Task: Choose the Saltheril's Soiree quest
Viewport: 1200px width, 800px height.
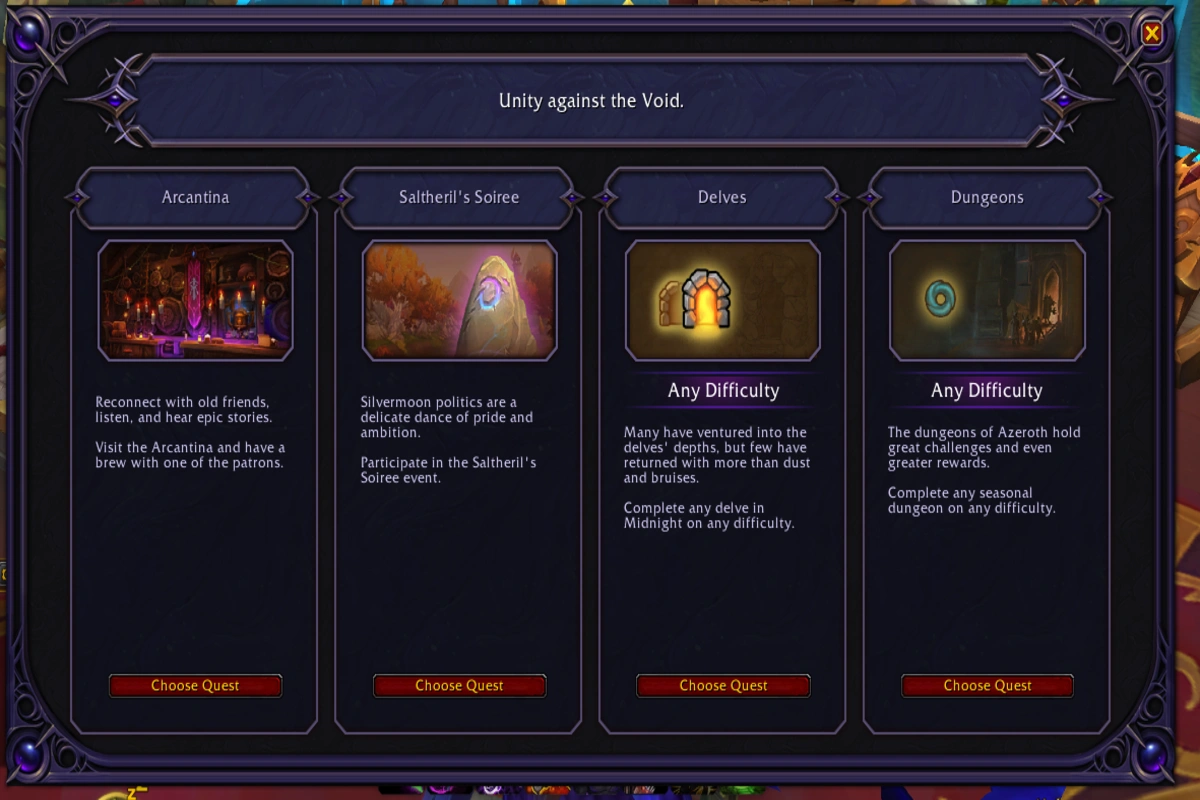Action: click(459, 686)
